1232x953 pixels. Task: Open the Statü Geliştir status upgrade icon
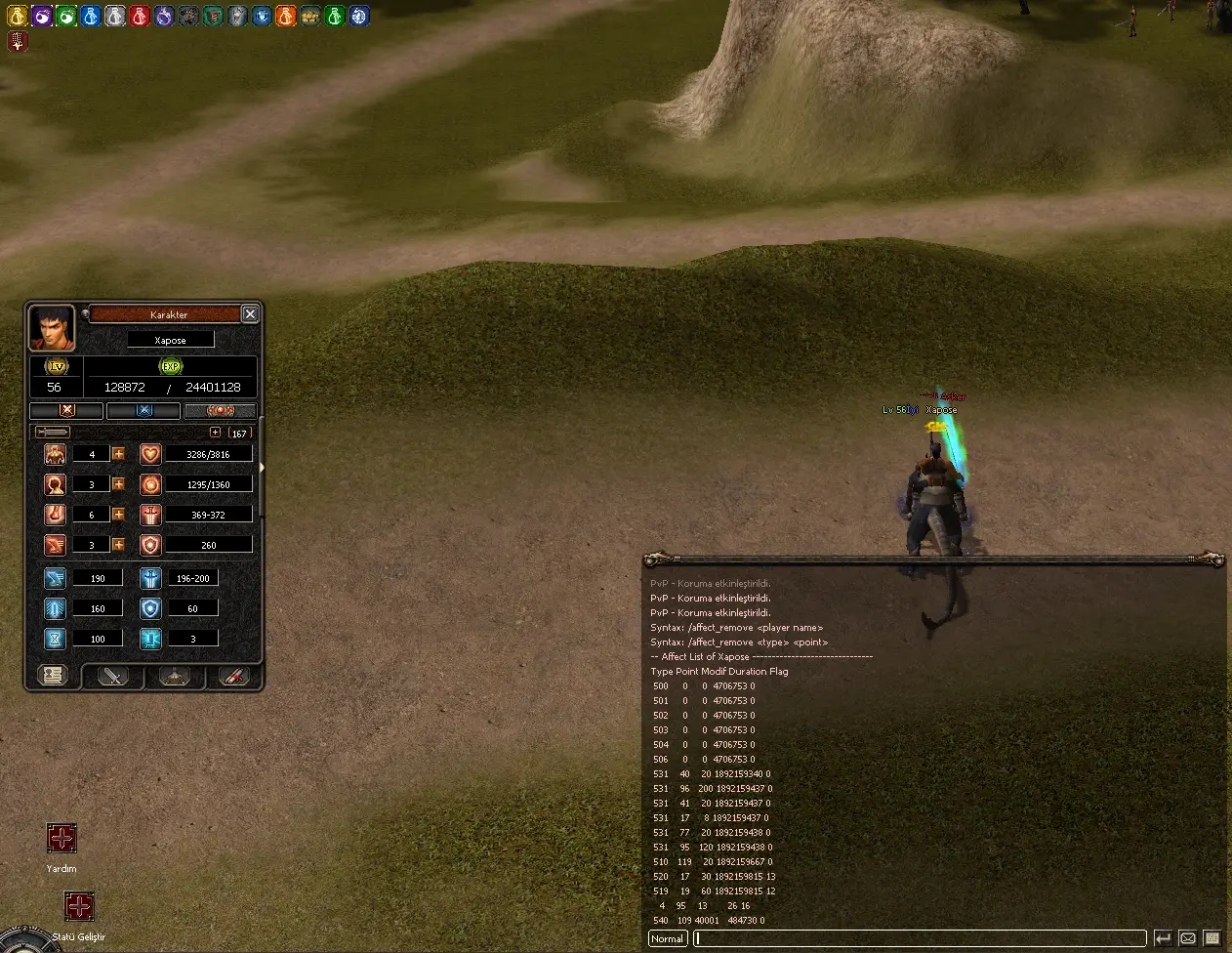pyautogui.click(x=79, y=906)
